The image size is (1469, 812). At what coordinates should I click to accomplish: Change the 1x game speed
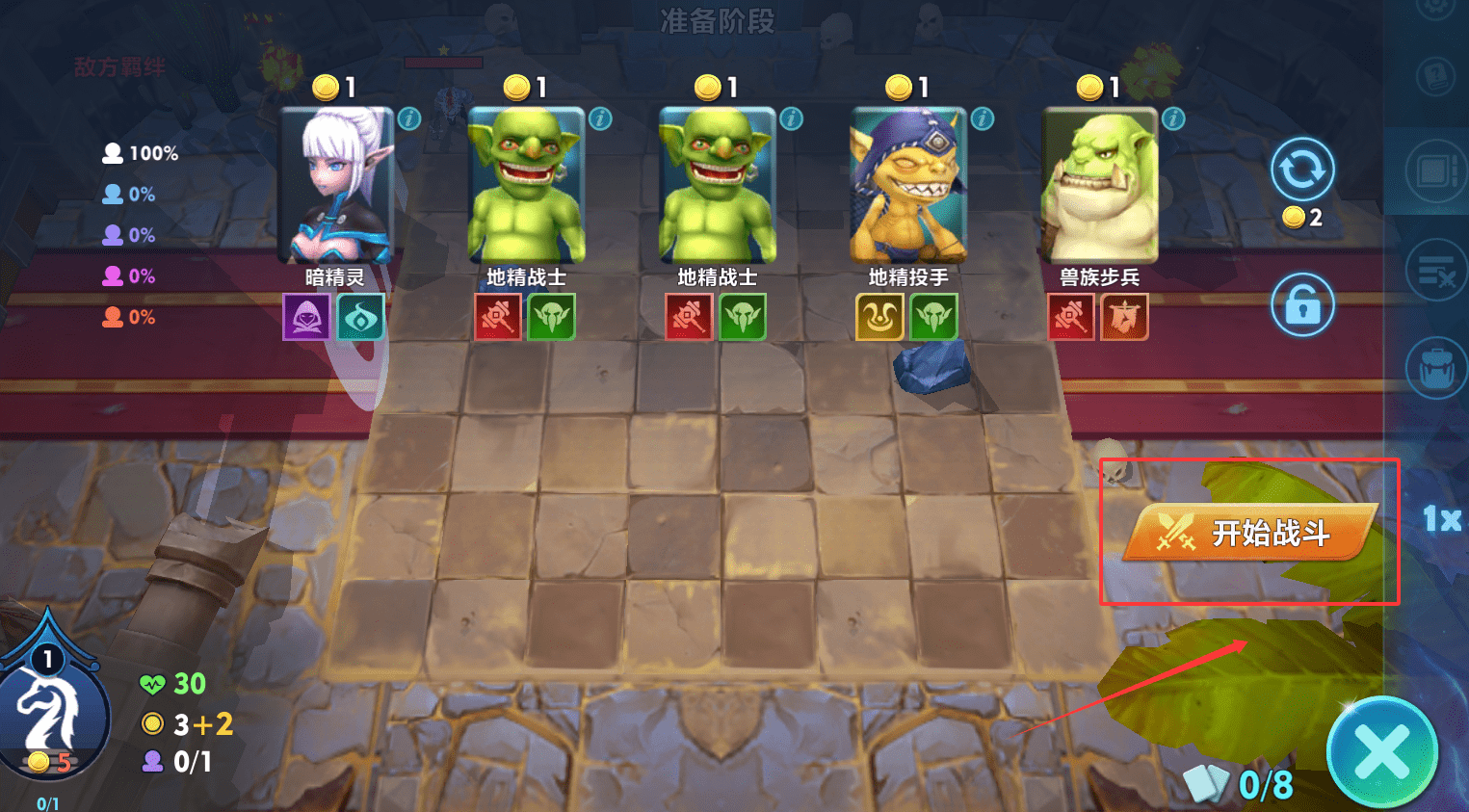(1441, 520)
